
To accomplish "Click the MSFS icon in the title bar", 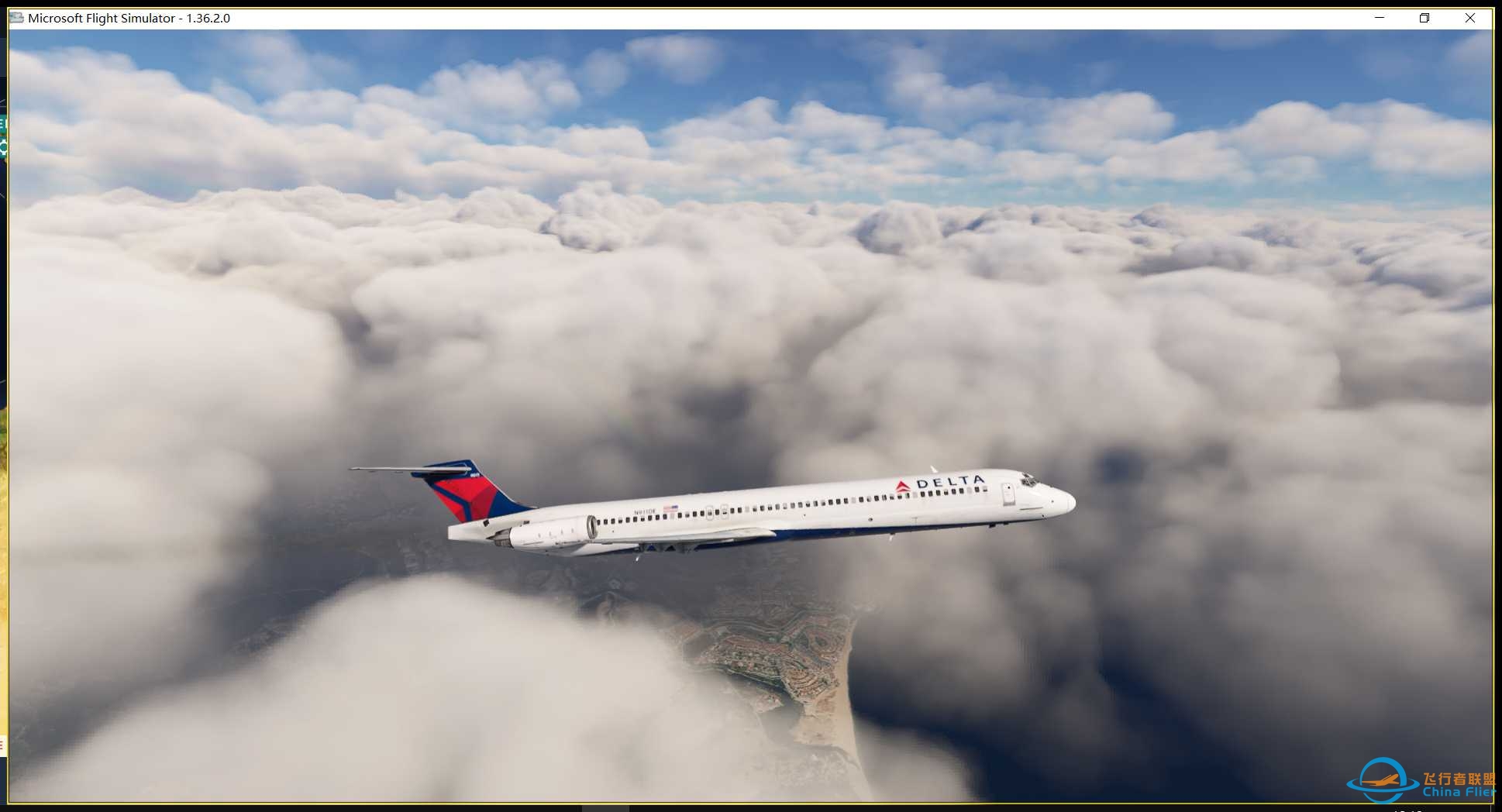I will 16,18.
